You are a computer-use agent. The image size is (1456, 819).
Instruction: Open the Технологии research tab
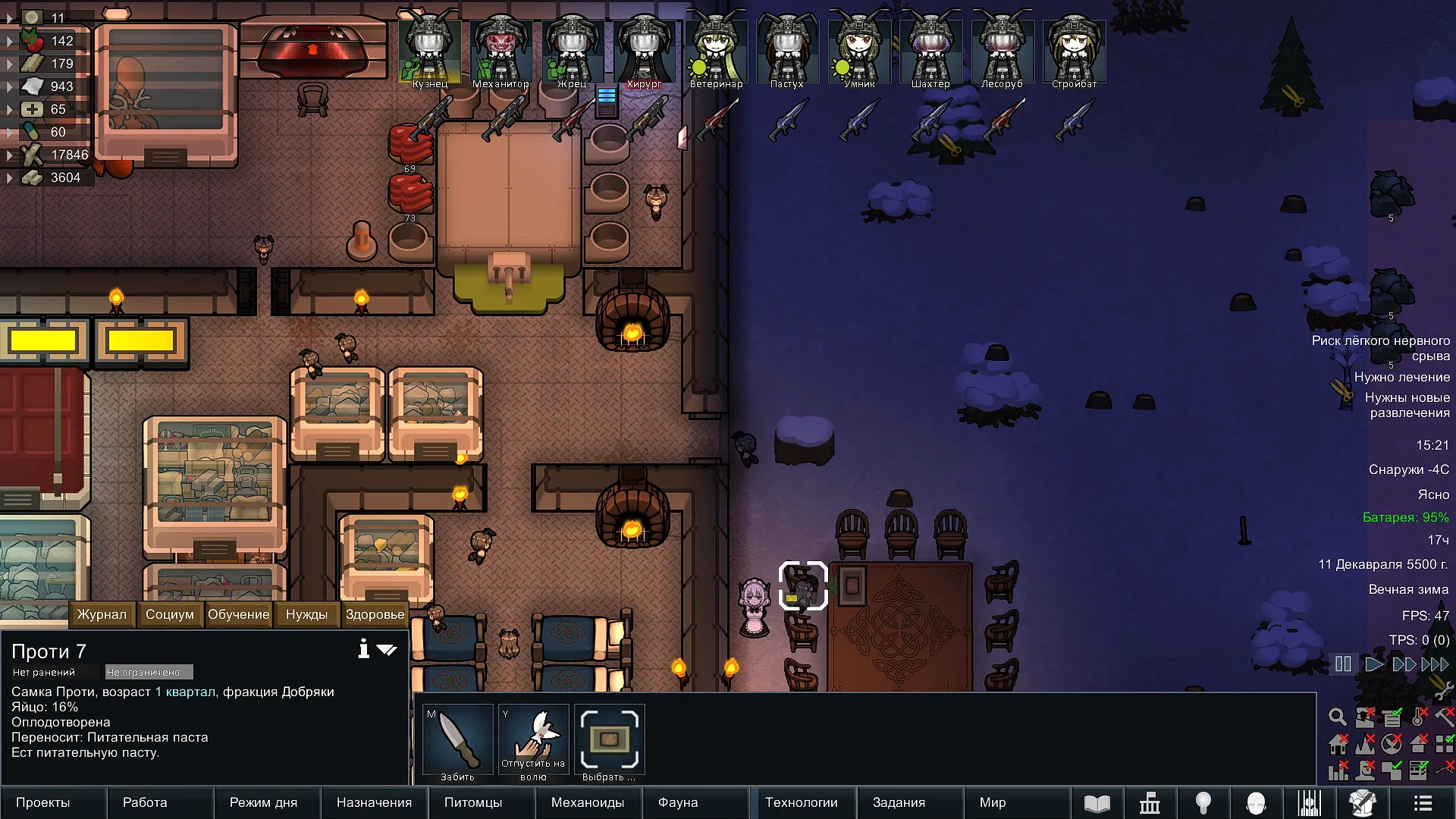[802, 802]
